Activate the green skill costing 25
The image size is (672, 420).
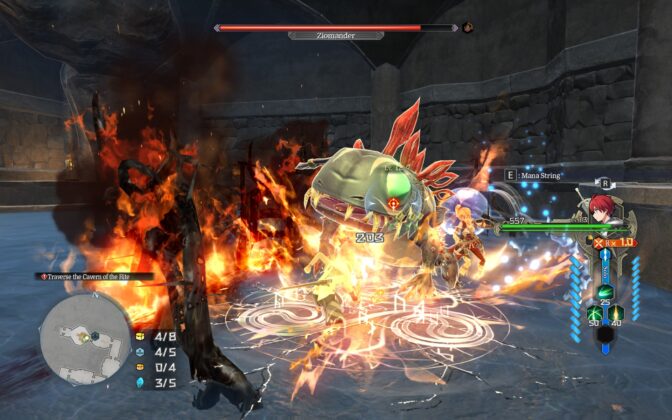click(x=606, y=293)
